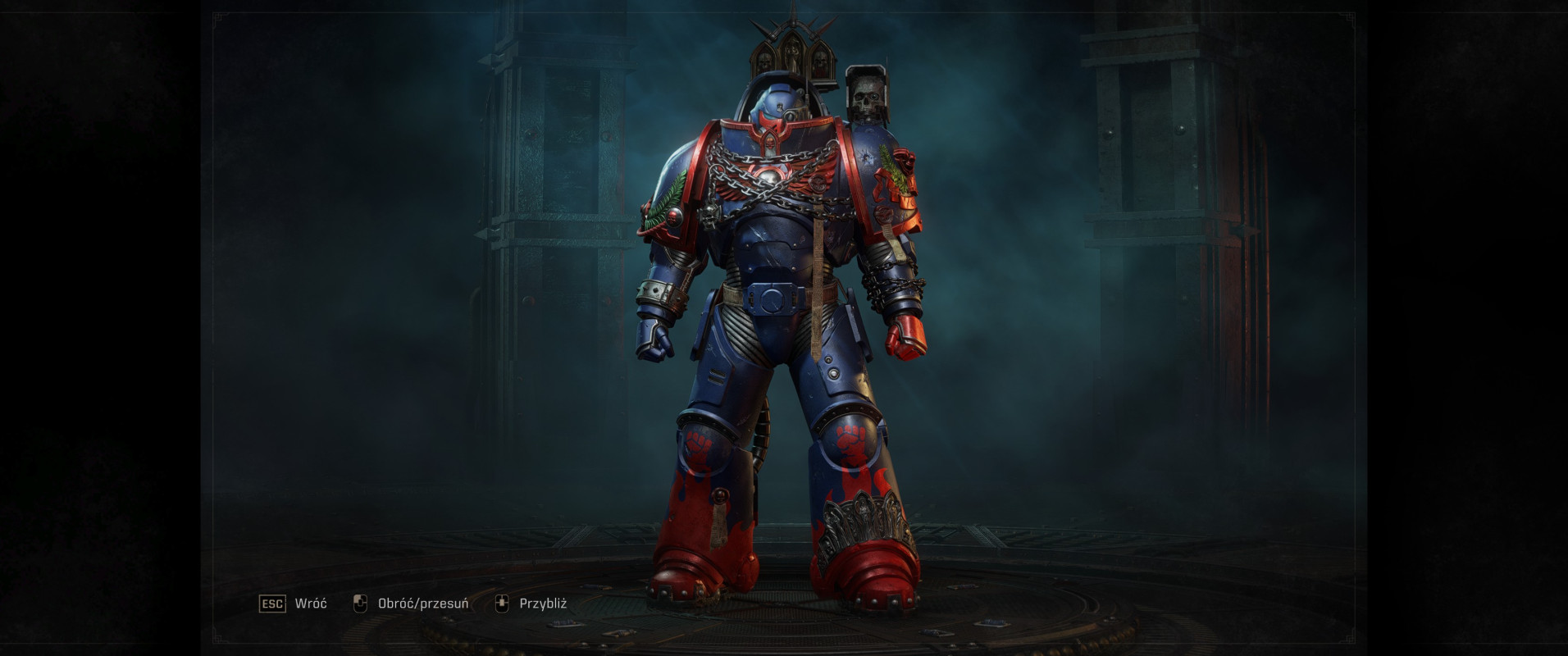Click the middle mouse button icon for Przybliż
The height and width of the screenshot is (656, 1568).
click(502, 603)
